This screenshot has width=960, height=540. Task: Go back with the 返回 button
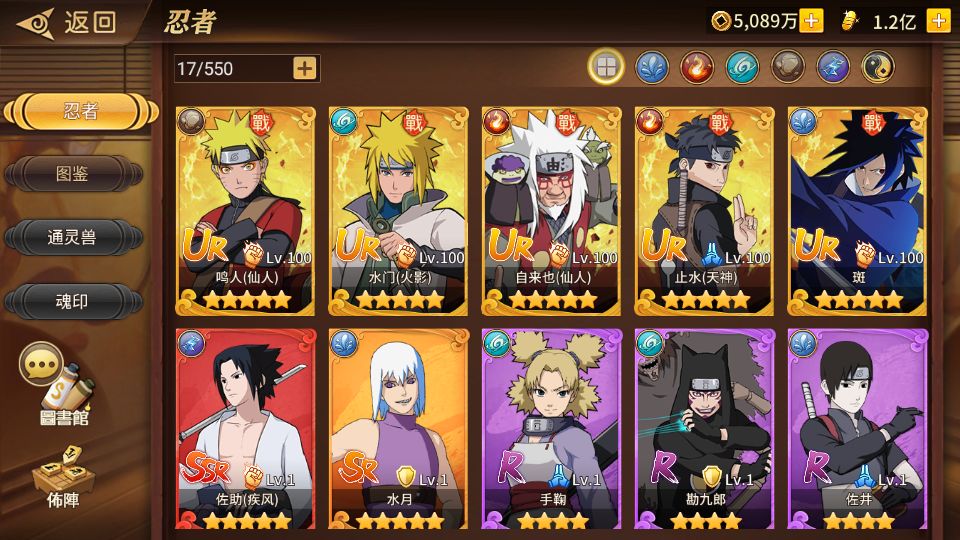pyautogui.click(x=70, y=21)
